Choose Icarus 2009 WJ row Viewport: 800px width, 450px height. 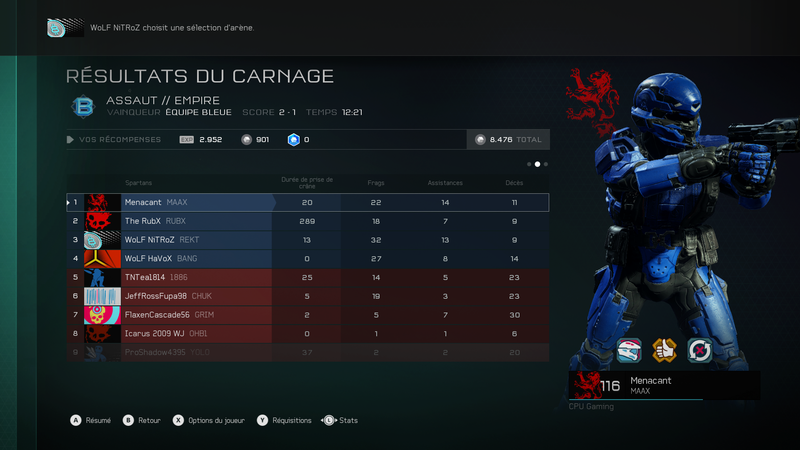(308, 334)
